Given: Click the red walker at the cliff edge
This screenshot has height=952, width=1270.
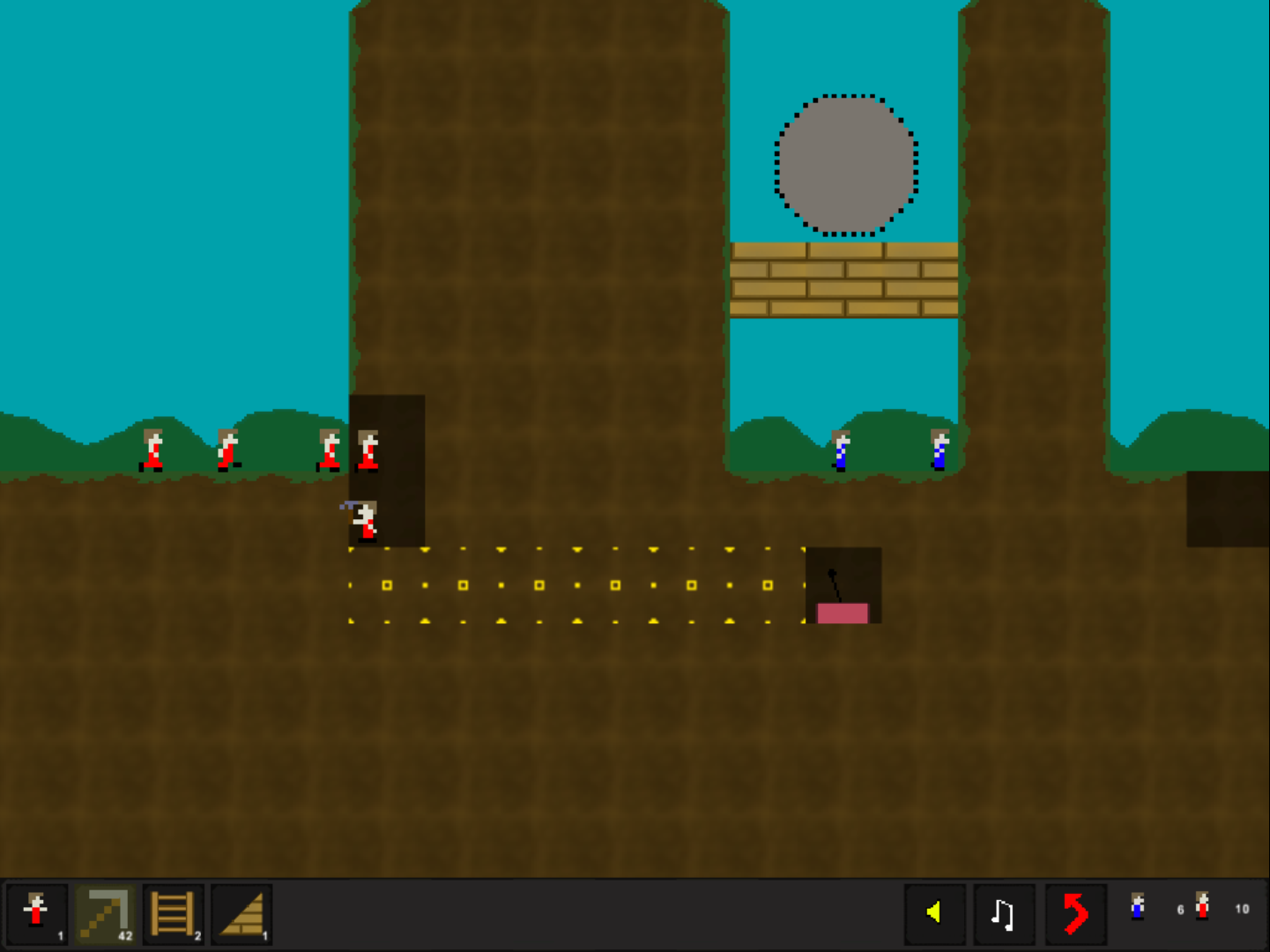Looking at the screenshot, I should [368, 450].
